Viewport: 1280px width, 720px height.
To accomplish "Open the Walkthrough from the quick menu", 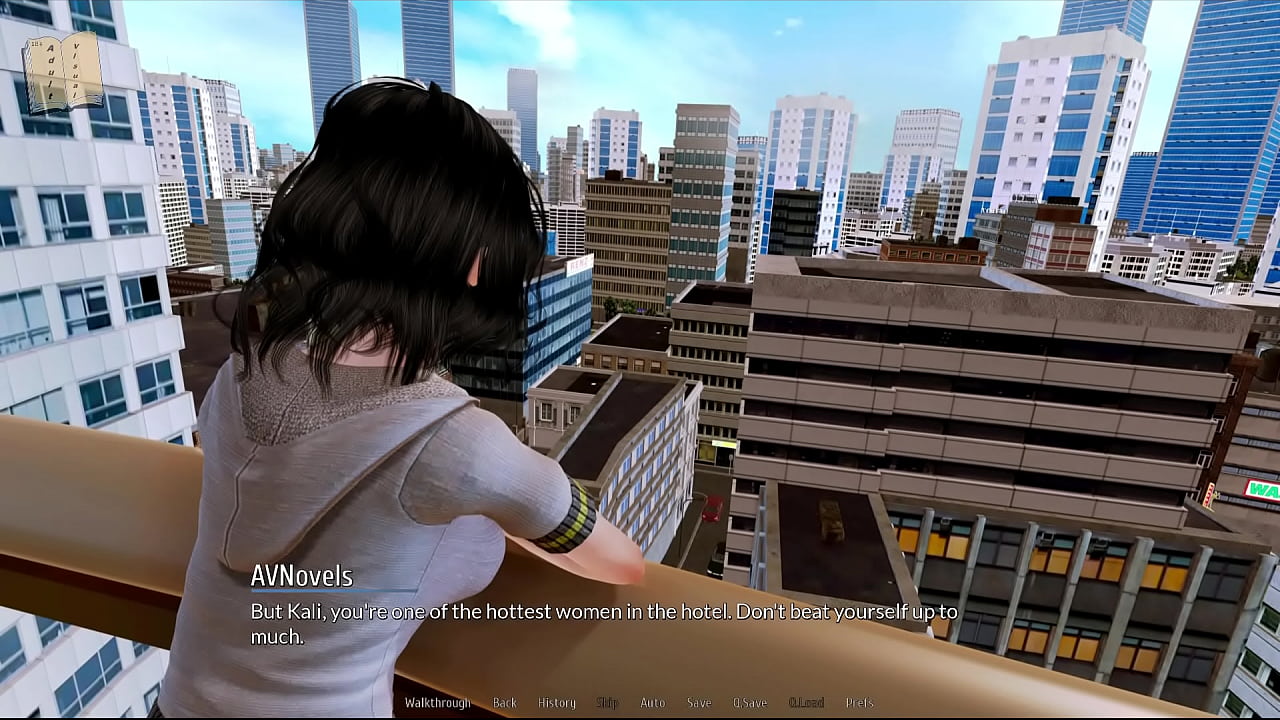I will (437, 703).
